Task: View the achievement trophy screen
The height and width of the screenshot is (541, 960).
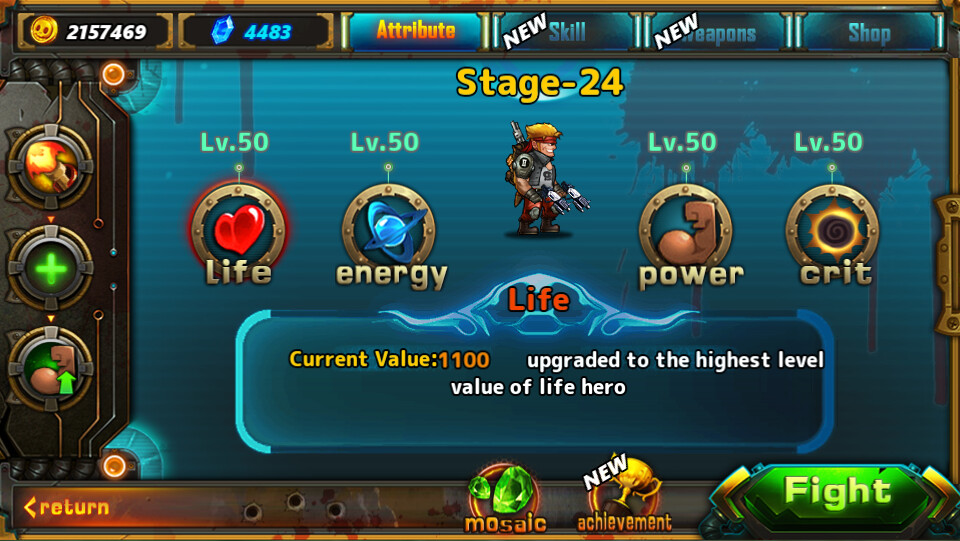Action: pyautogui.click(x=625, y=497)
